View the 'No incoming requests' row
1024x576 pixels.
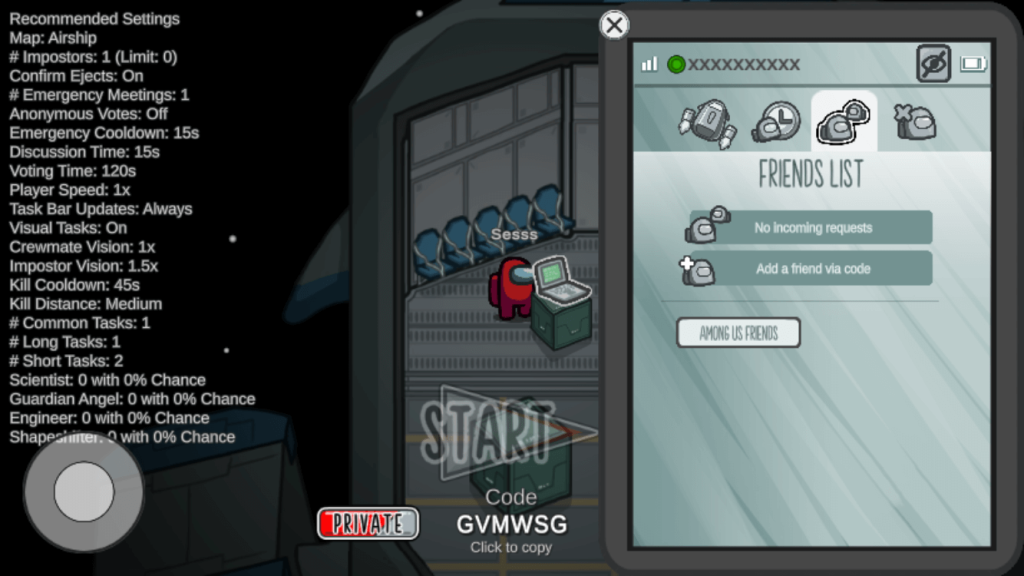pyautogui.click(x=812, y=228)
